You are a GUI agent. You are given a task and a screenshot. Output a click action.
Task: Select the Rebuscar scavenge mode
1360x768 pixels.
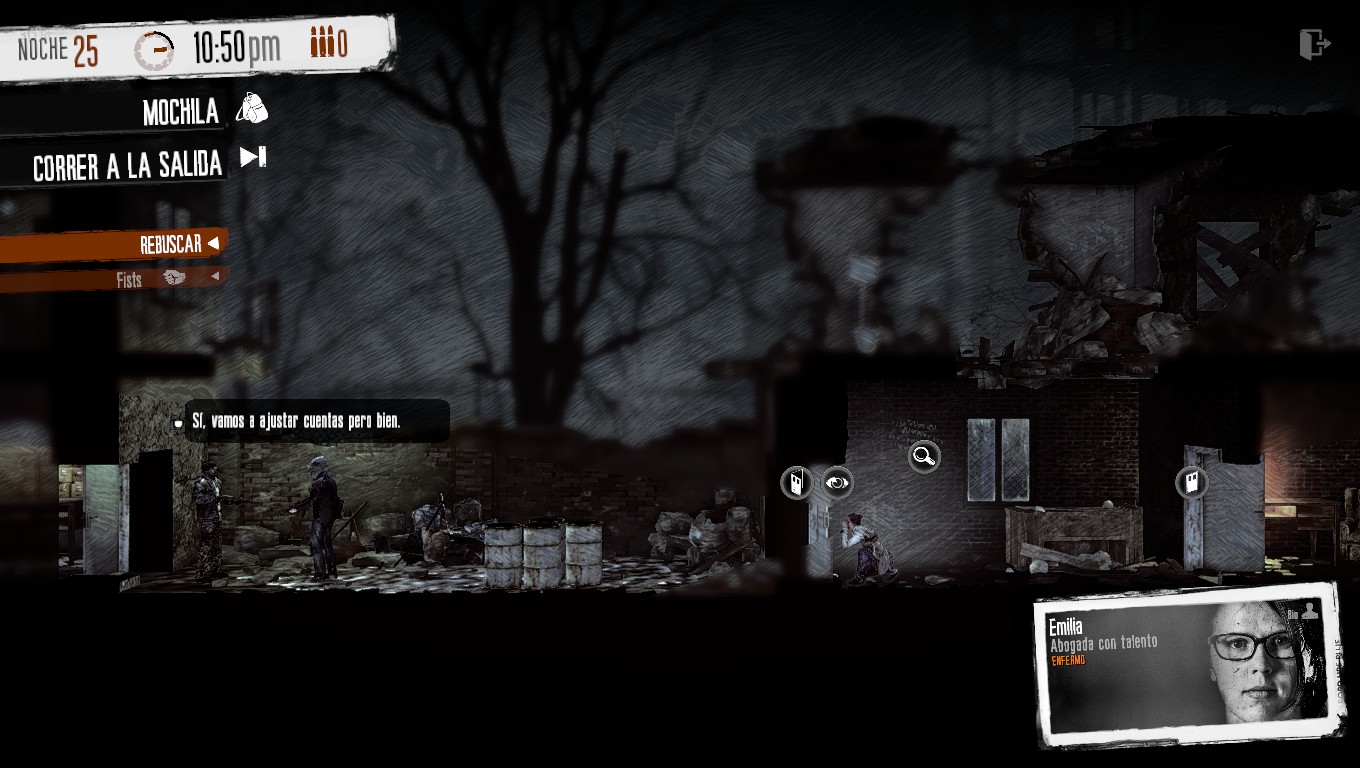(x=170, y=244)
